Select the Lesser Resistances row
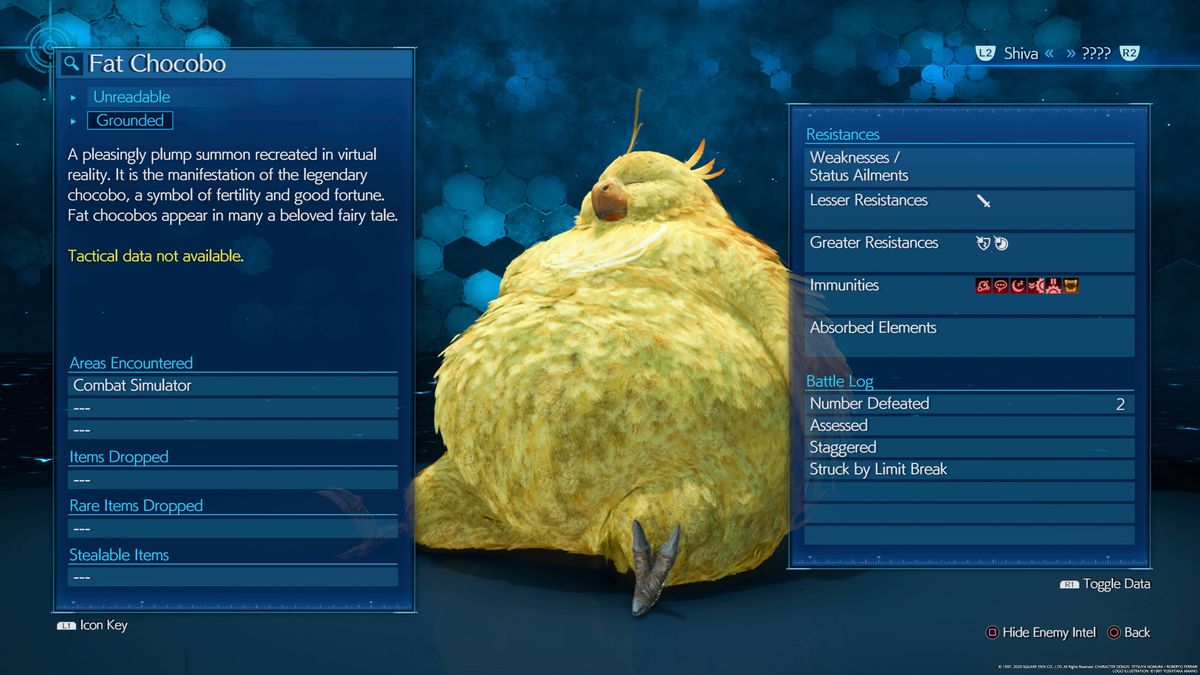Image resolution: width=1200 pixels, height=675 pixels. tap(969, 201)
